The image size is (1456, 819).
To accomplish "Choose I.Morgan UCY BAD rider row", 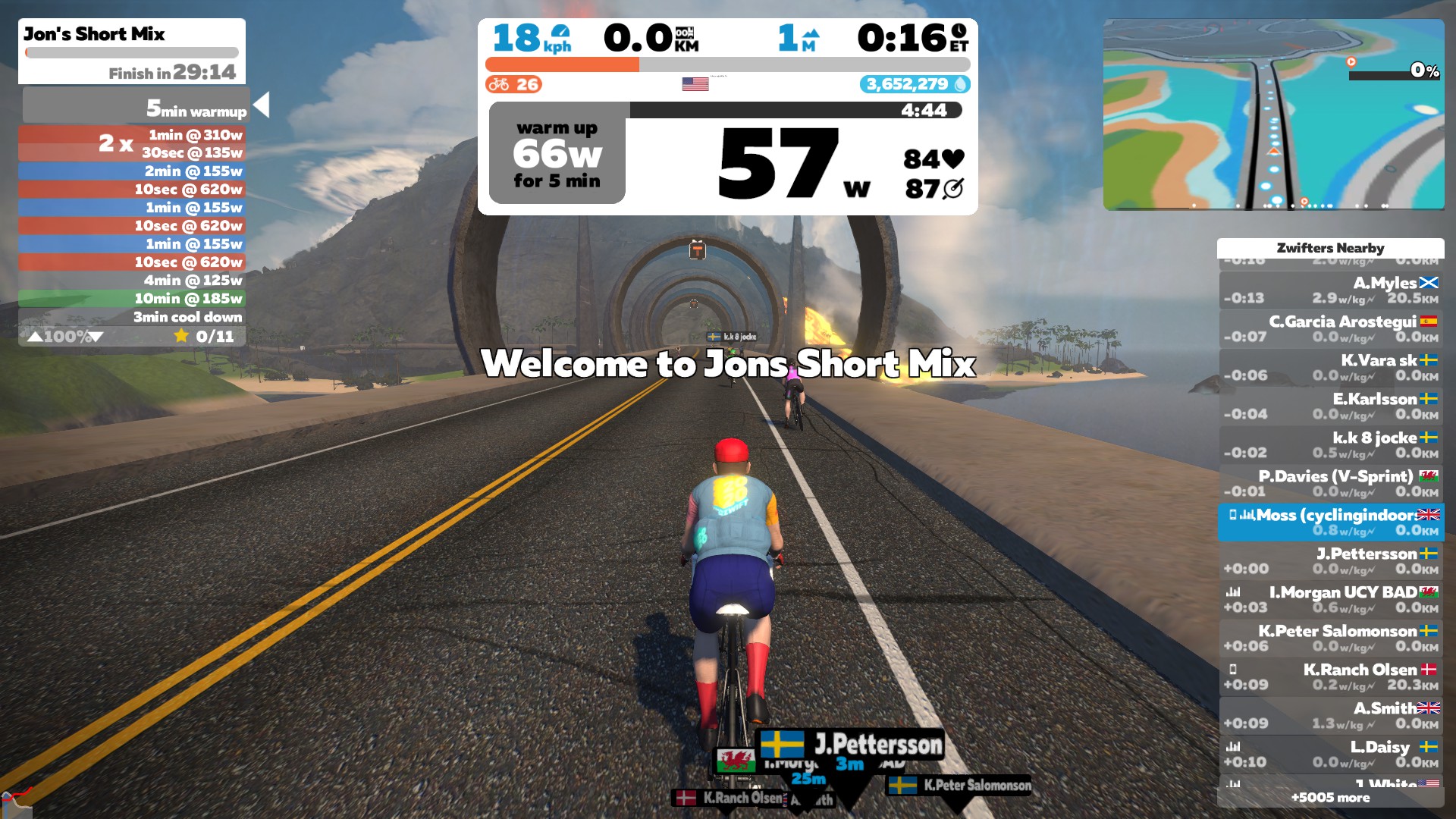I will click(1331, 600).
